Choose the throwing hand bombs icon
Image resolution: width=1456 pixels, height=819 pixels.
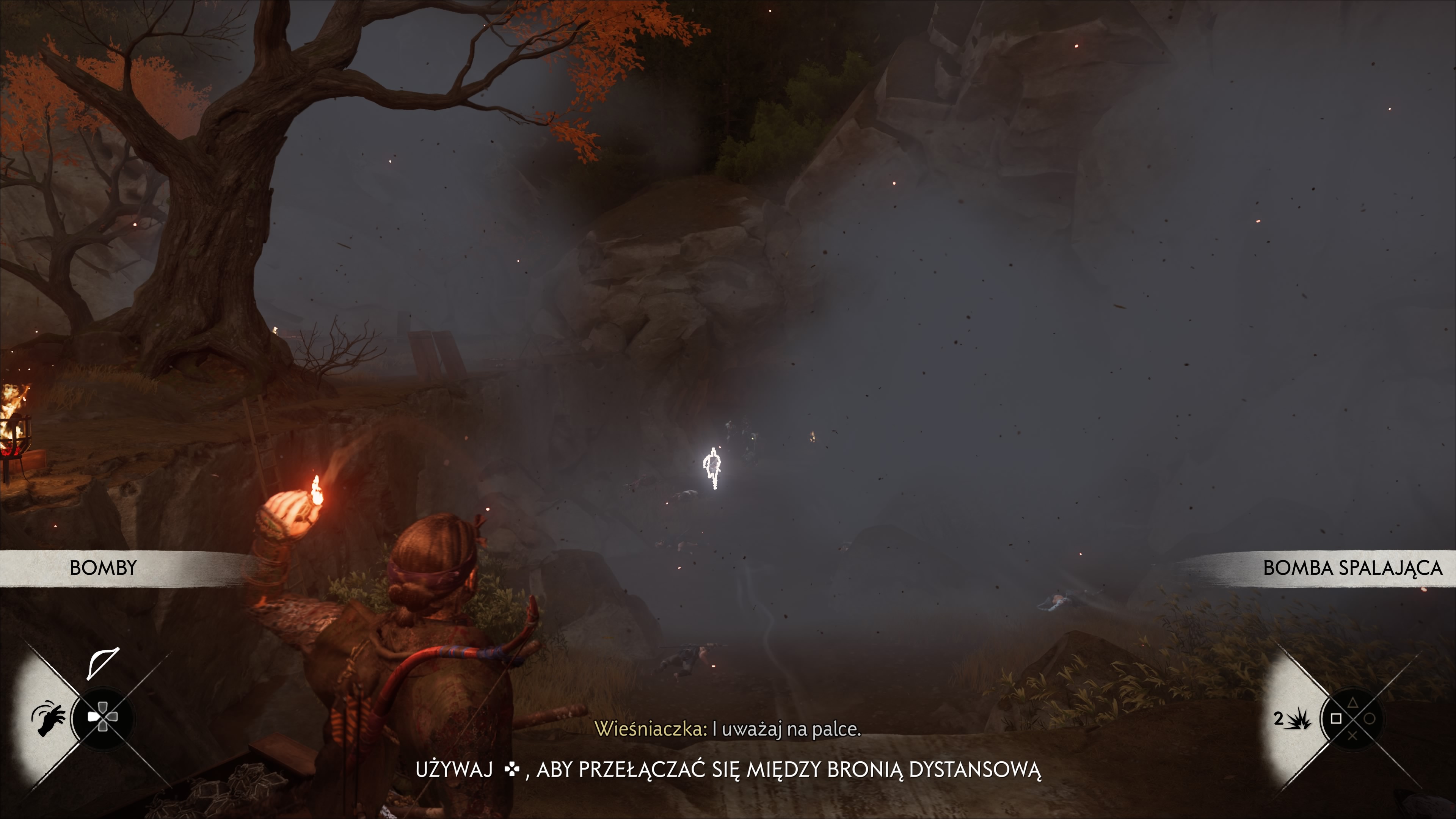(49, 719)
